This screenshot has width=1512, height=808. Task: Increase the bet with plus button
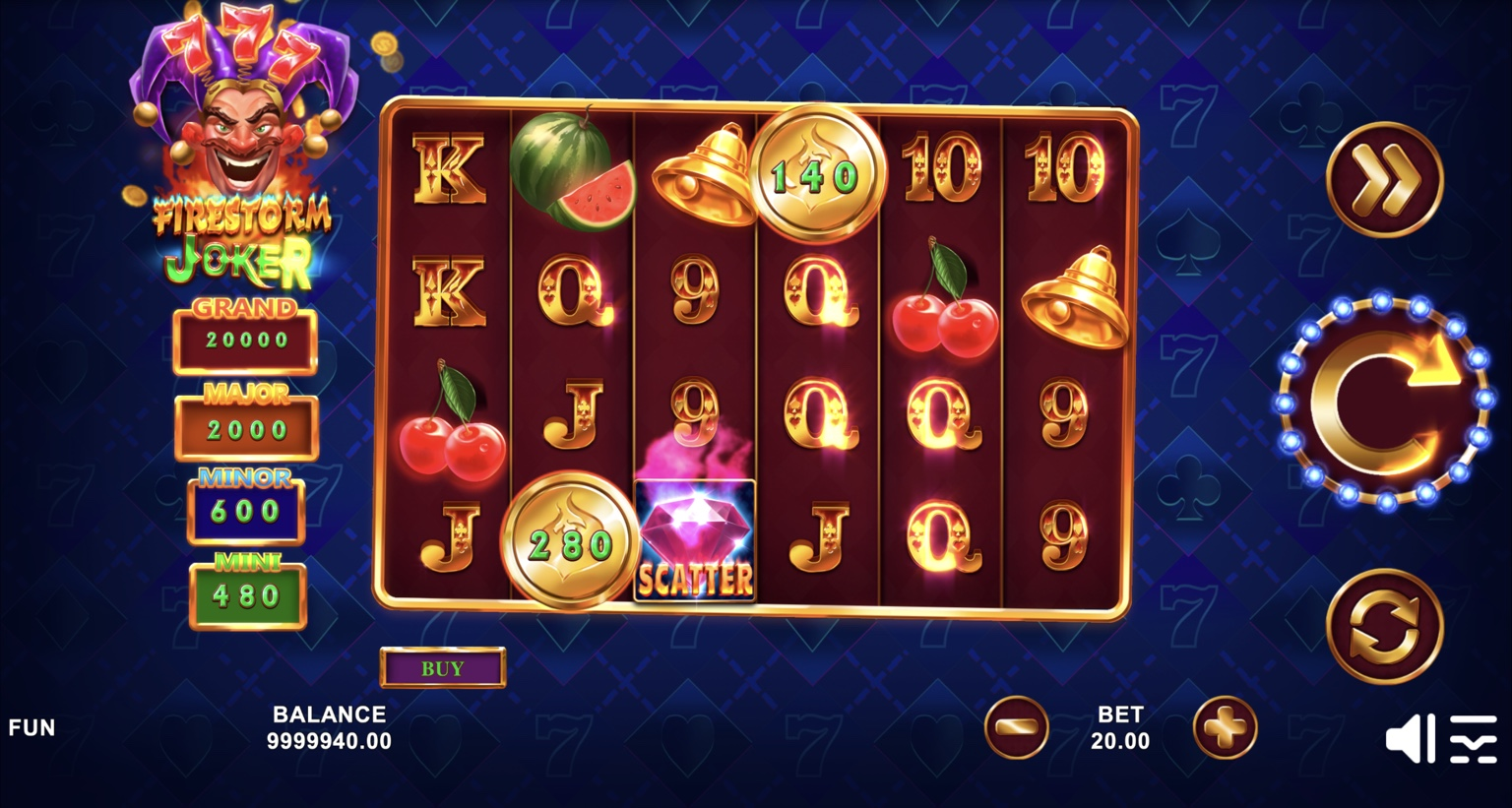1224,727
